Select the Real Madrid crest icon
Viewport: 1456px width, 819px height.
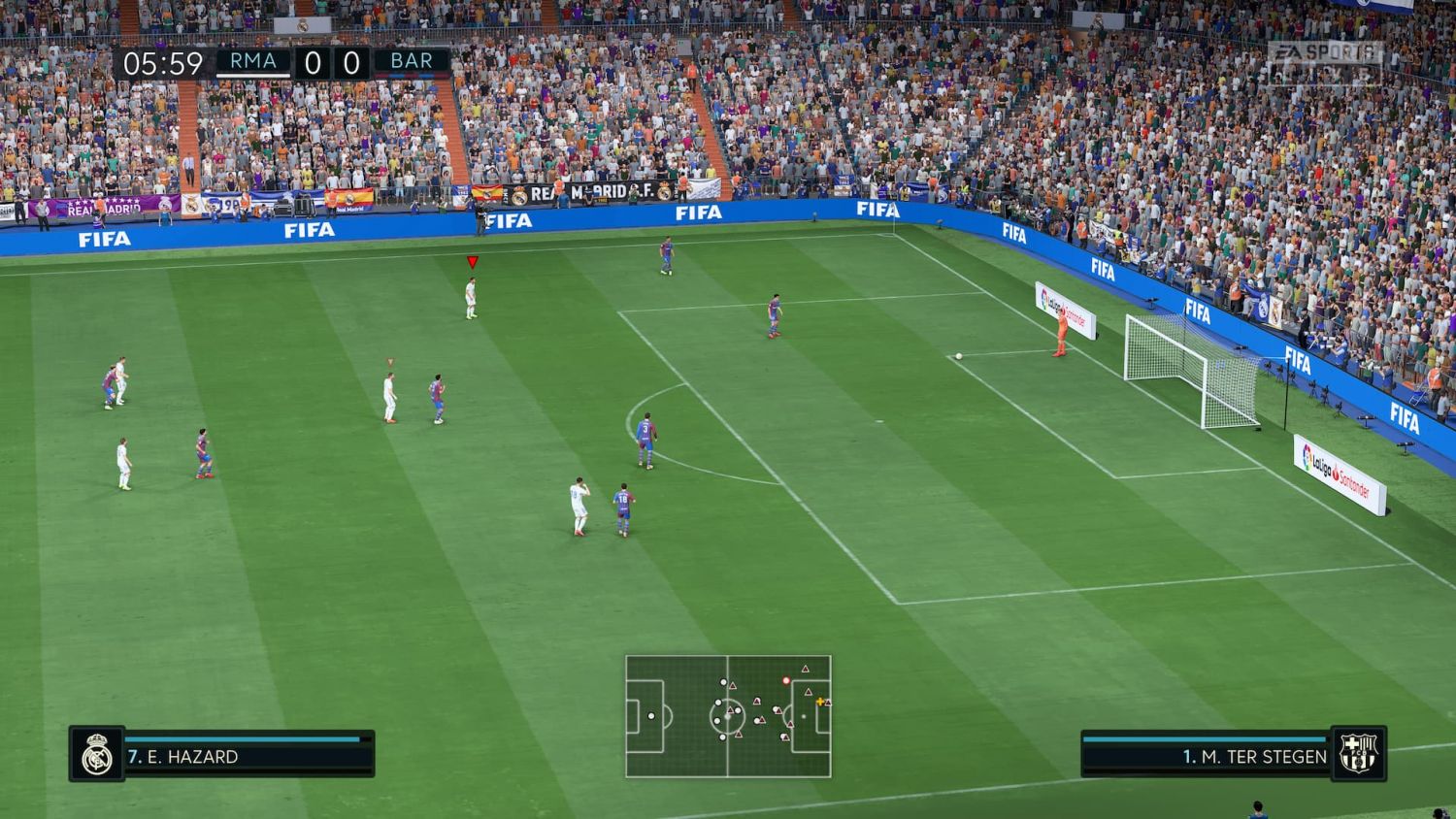(x=97, y=754)
